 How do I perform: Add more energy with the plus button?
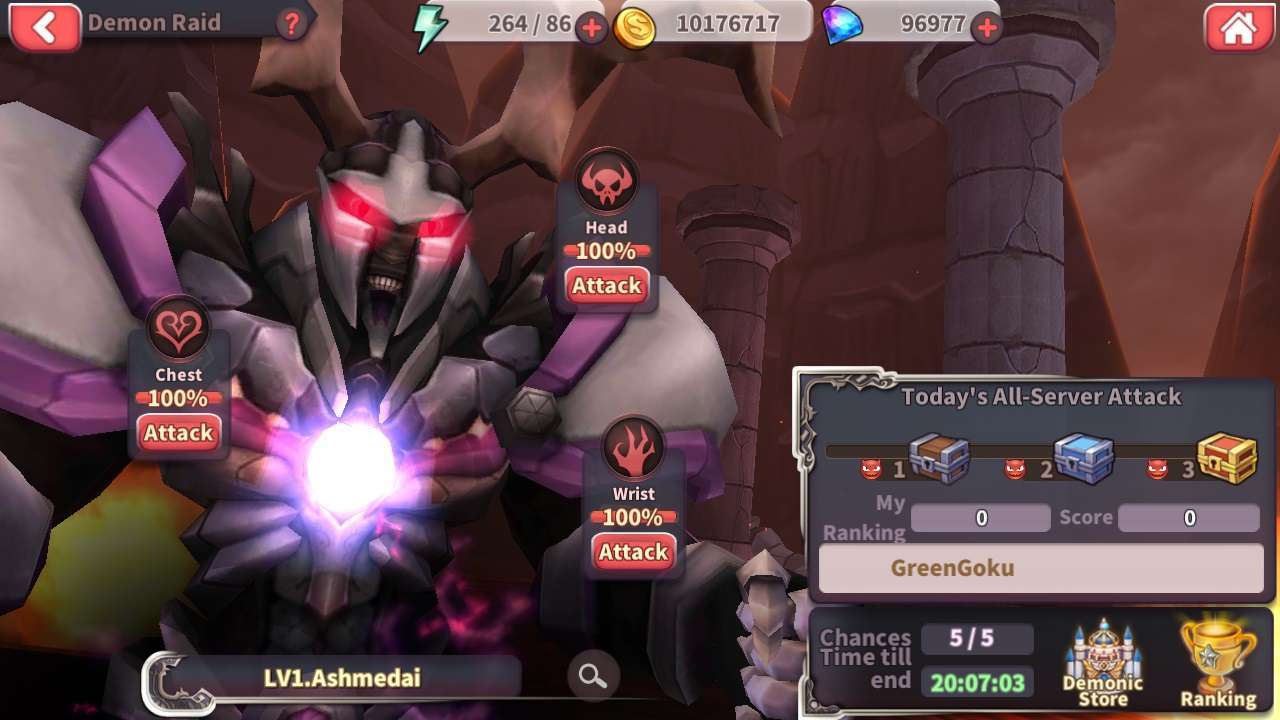(x=591, y=28)
